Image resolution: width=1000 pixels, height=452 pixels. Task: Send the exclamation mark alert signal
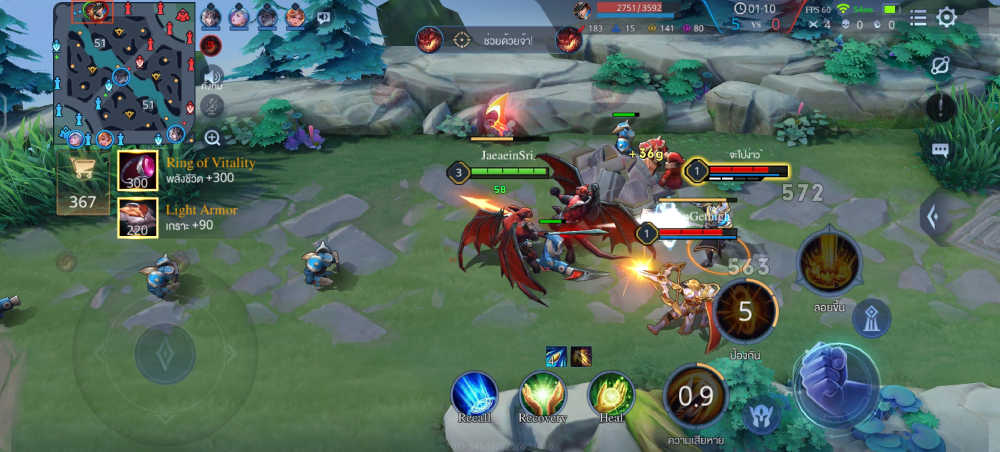940,106
